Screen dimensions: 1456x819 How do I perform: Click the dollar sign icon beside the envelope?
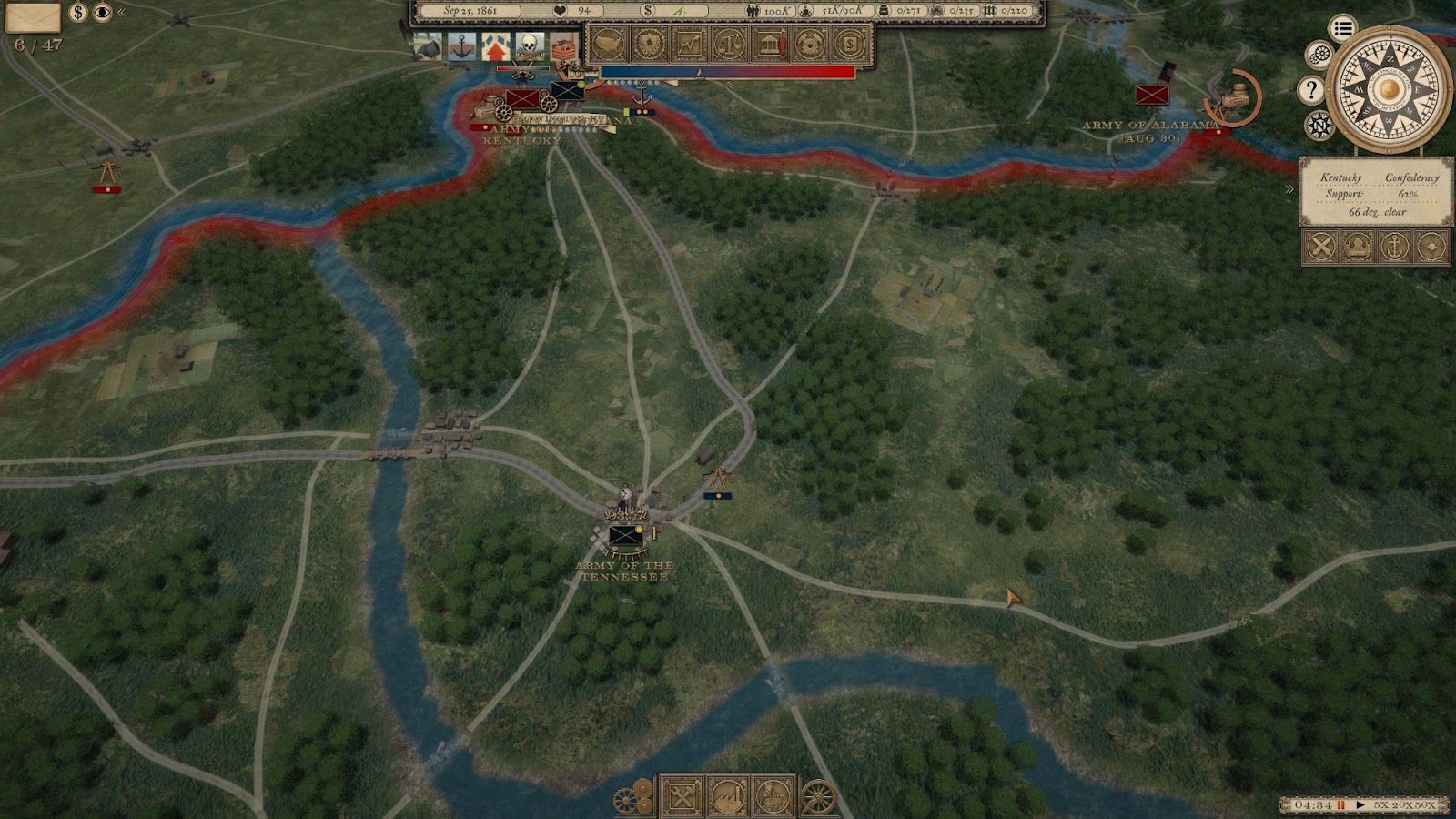(78, 13)
